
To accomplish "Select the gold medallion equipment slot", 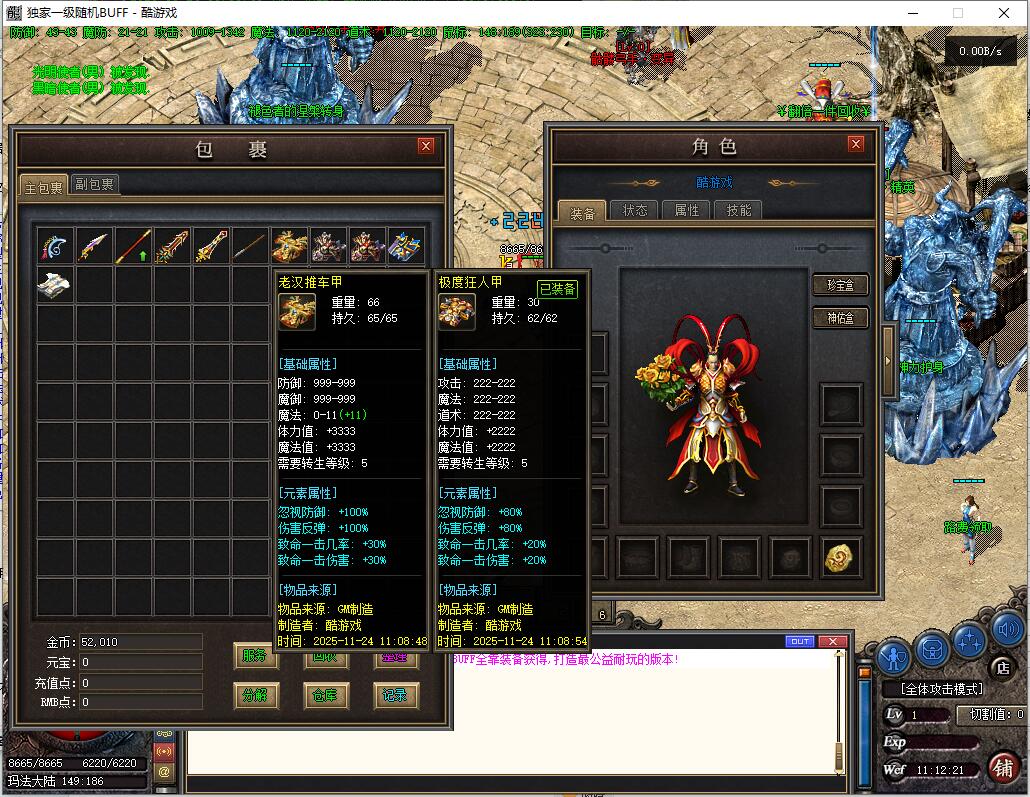I will point(842,557).
